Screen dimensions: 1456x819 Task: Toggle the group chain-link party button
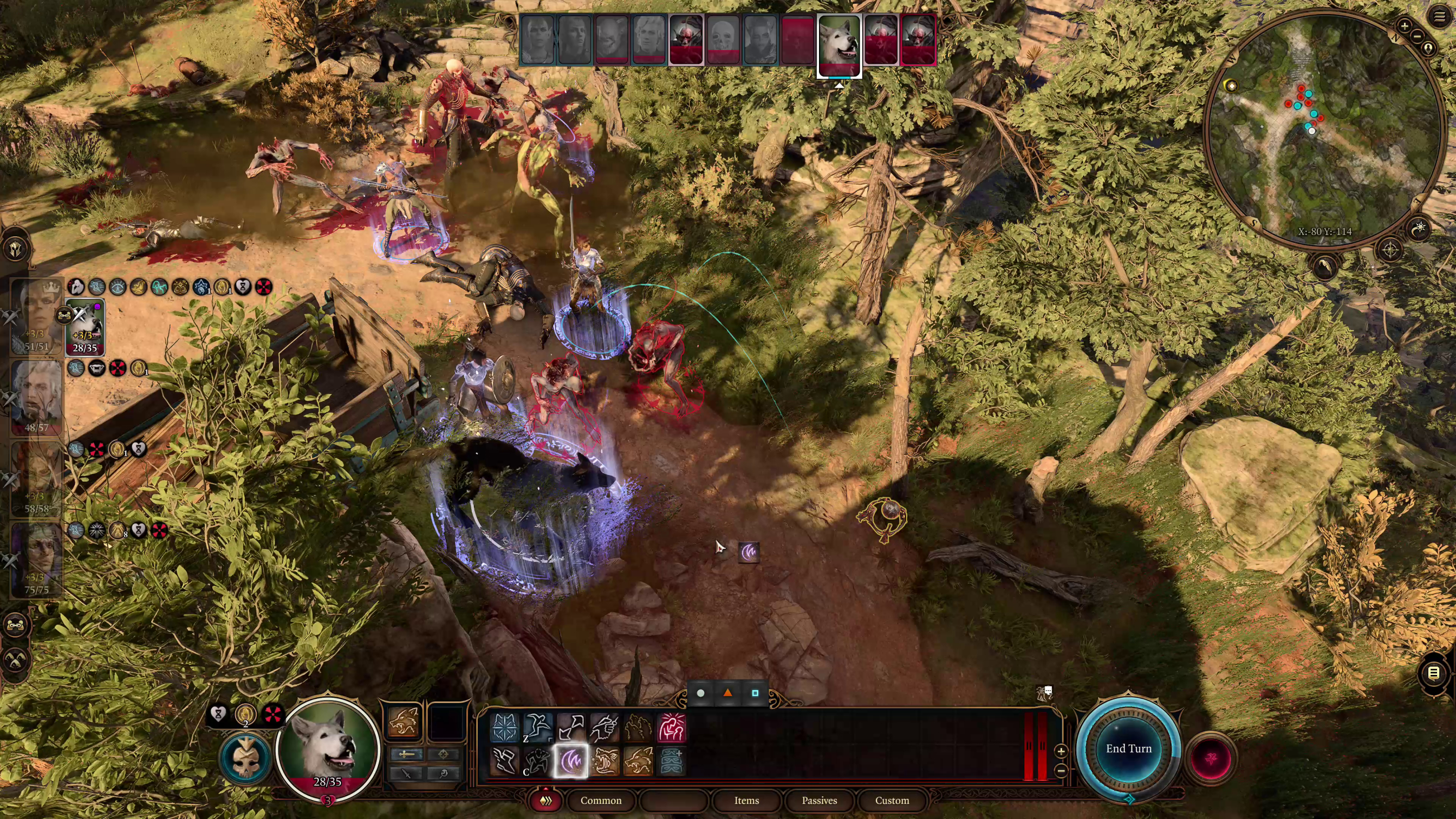point(15,625)
